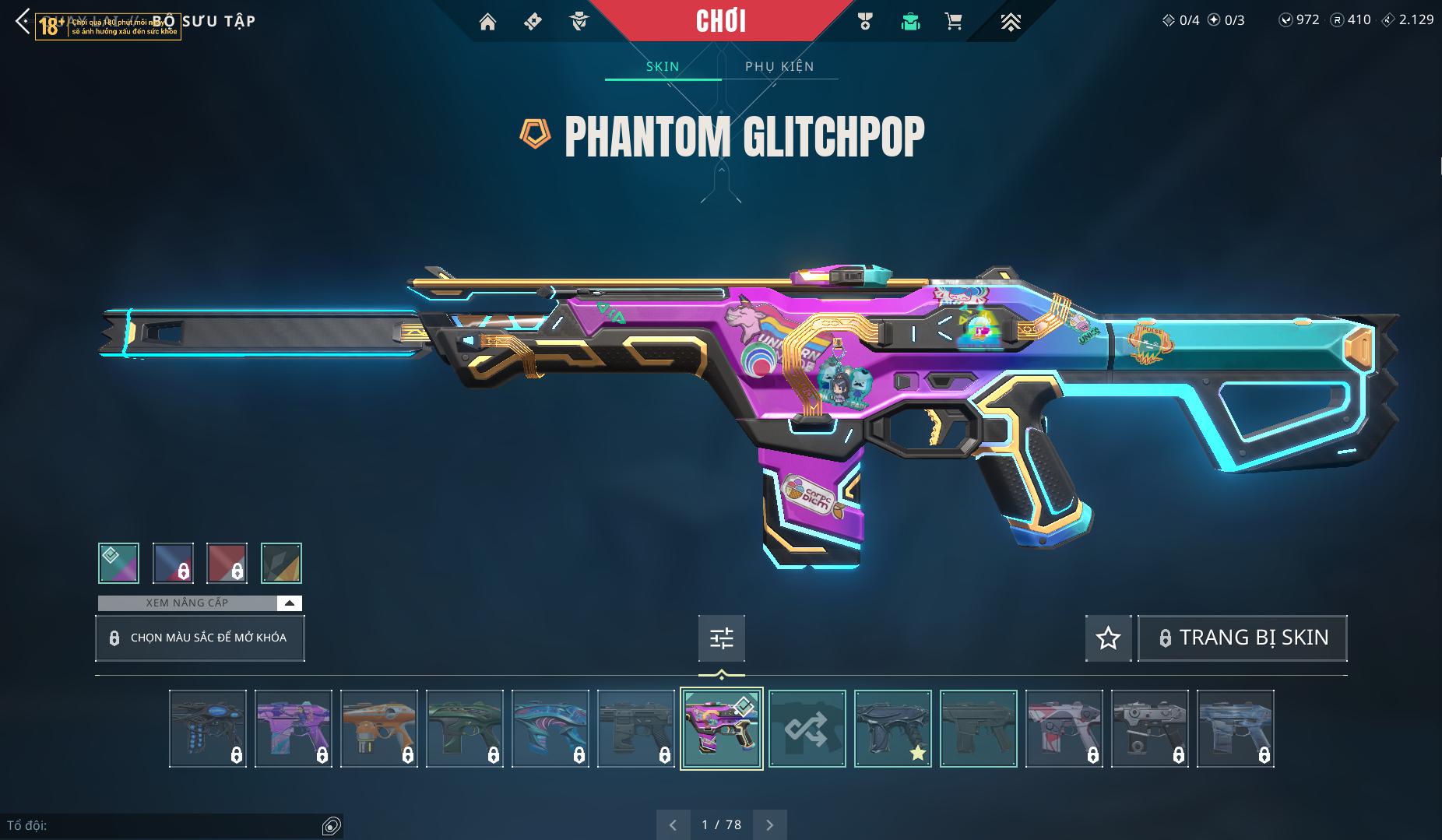Screen dimensions: 1442x840
Task: Select the black and gold color variant
Action: point(281,563)
